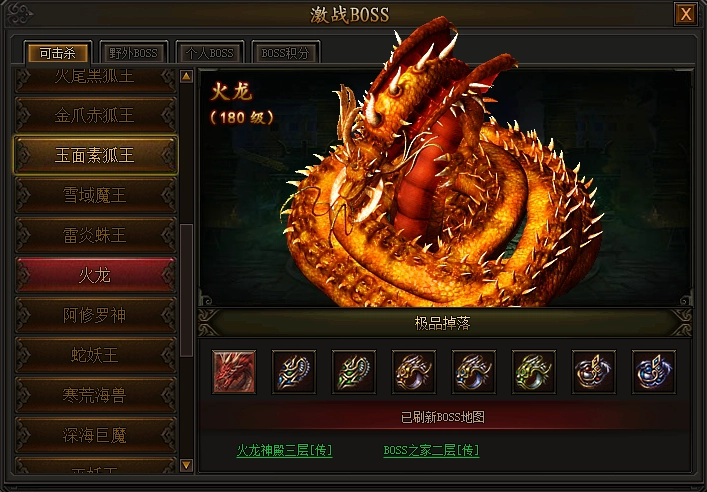707x492 pixels.
Task: Click the red dragon head drop icon
Action: click(x=234, y=372)
